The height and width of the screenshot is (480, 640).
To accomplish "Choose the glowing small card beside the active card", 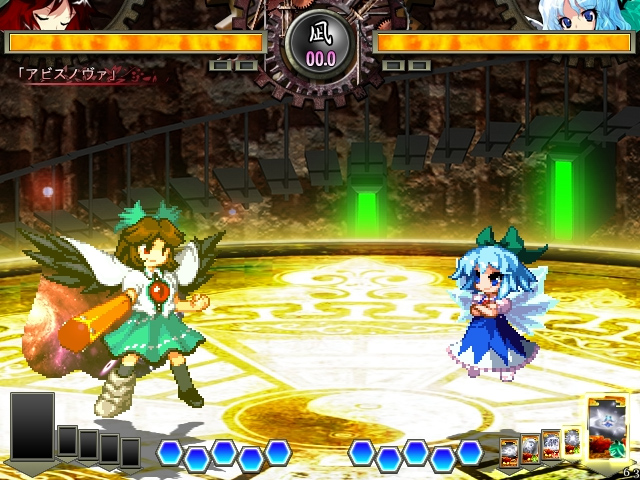I will tap(572, 441).
